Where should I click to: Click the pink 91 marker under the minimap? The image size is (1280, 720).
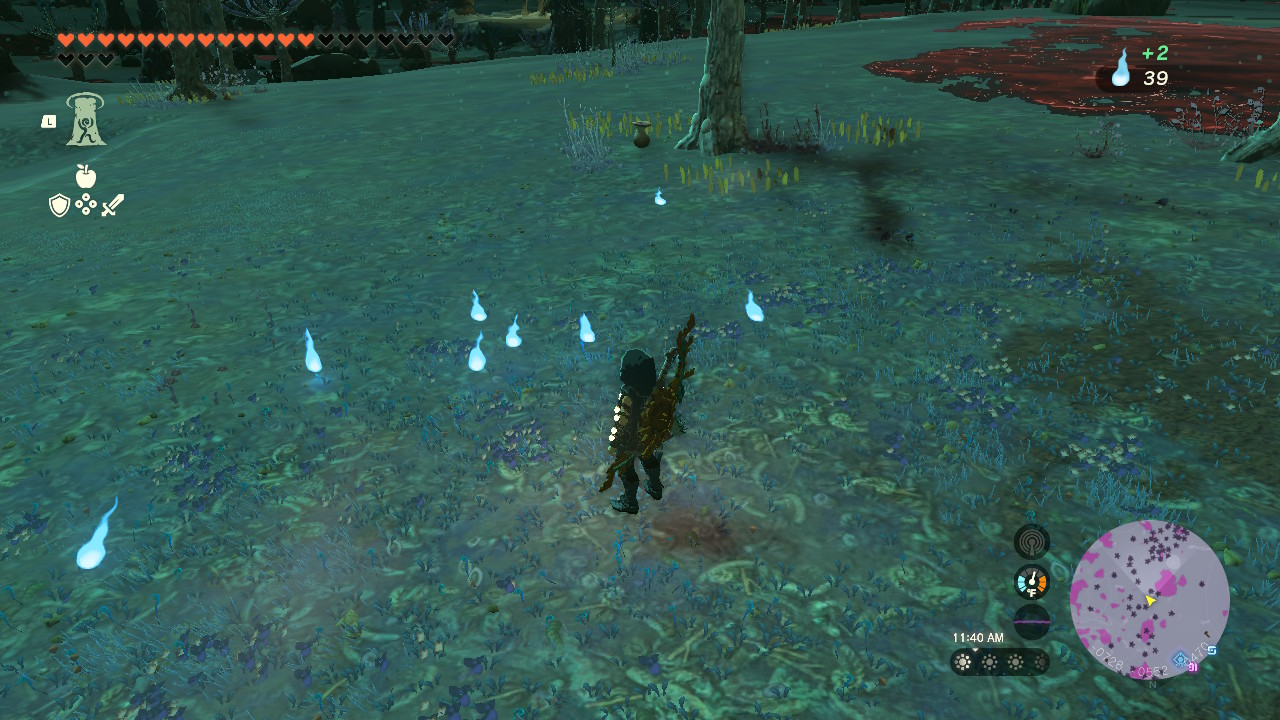(1193, 668)
